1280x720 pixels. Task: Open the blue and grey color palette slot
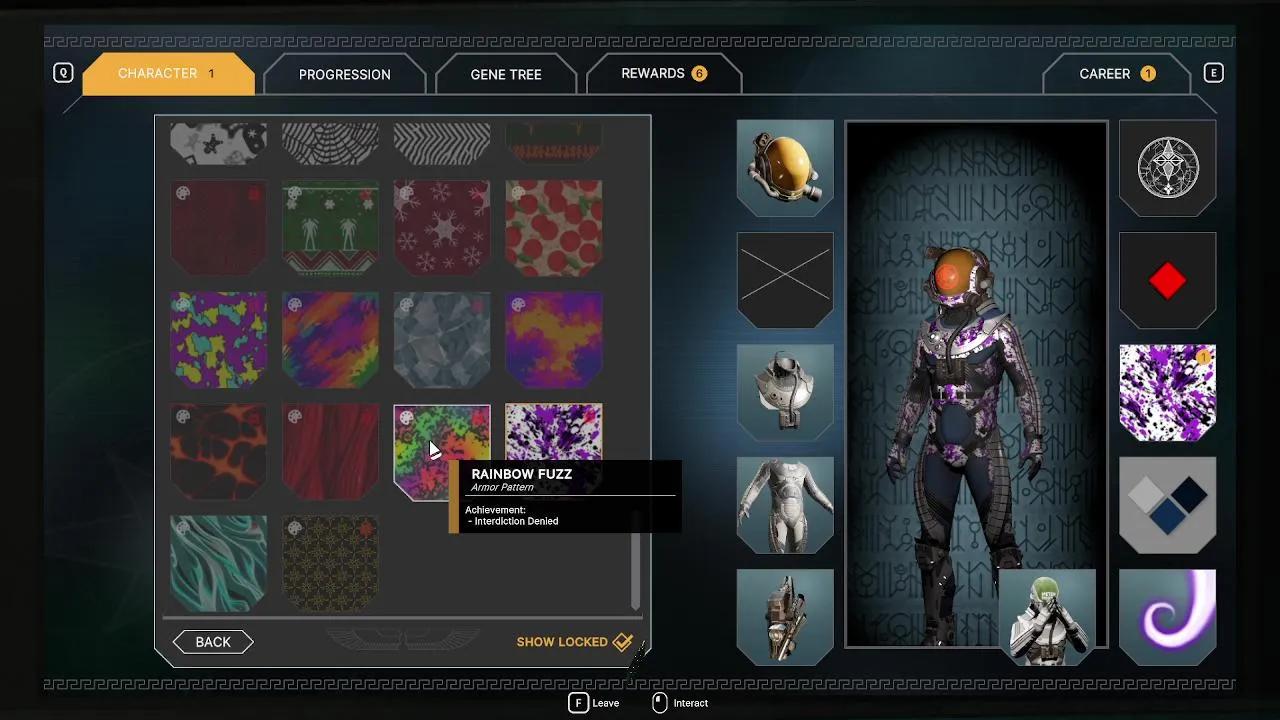pos(1167,505)
